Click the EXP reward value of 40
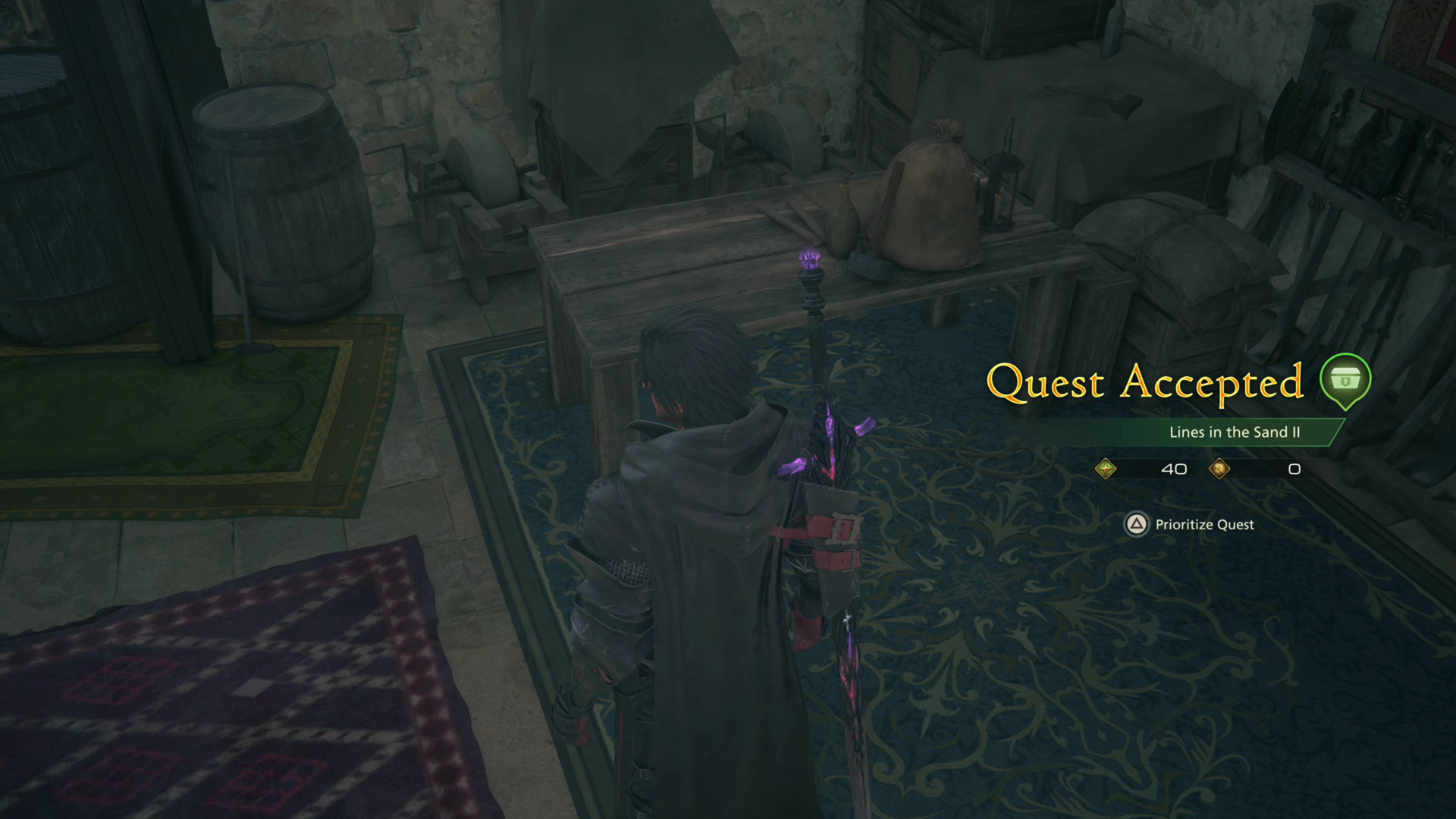The image size is (1456, 819). [1174, 469]
